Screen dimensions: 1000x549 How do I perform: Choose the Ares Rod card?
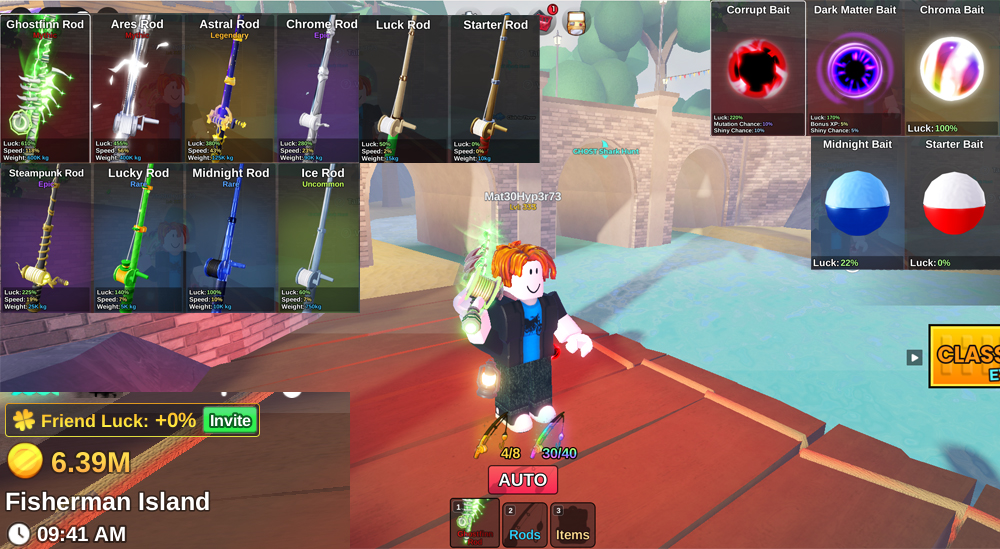coord(137,88)
